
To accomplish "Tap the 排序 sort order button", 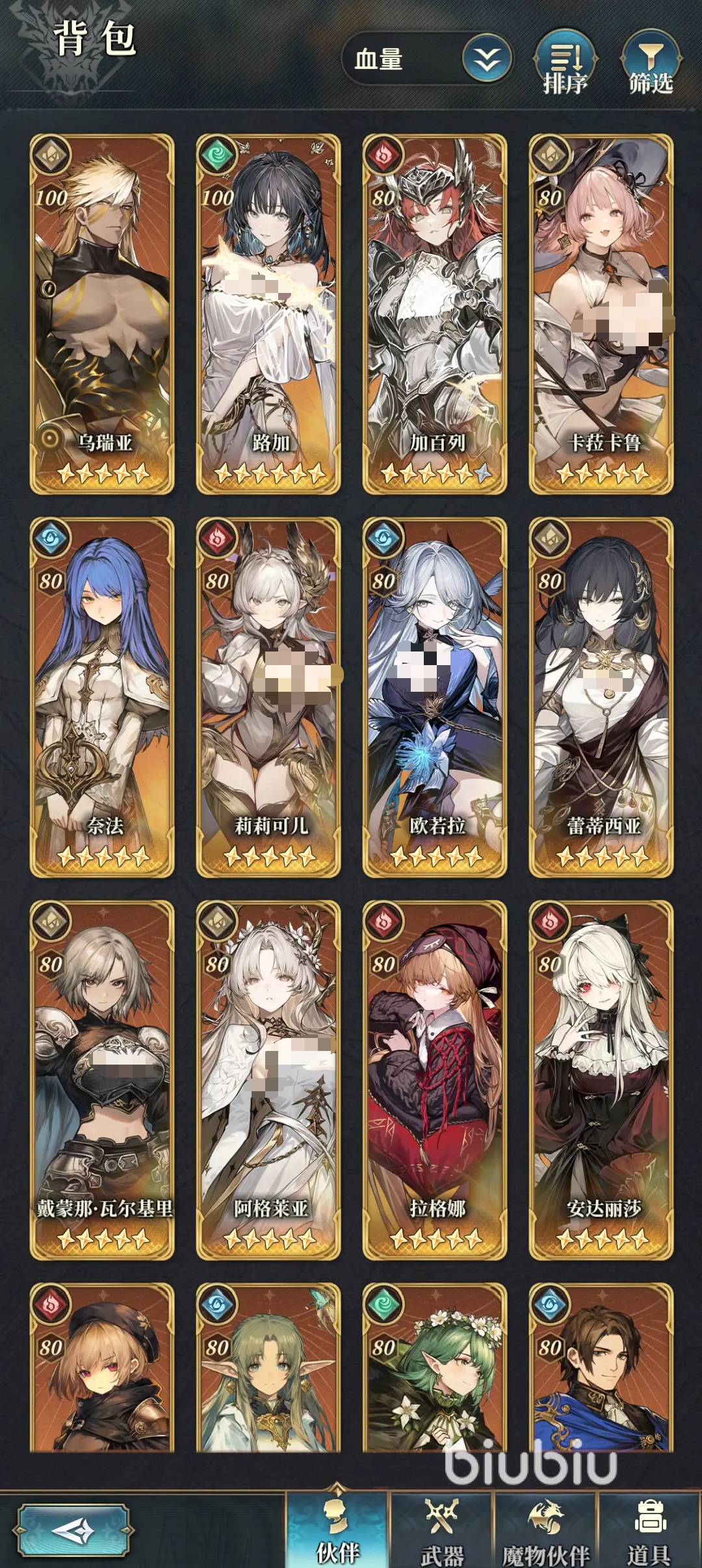I will 565,64.
